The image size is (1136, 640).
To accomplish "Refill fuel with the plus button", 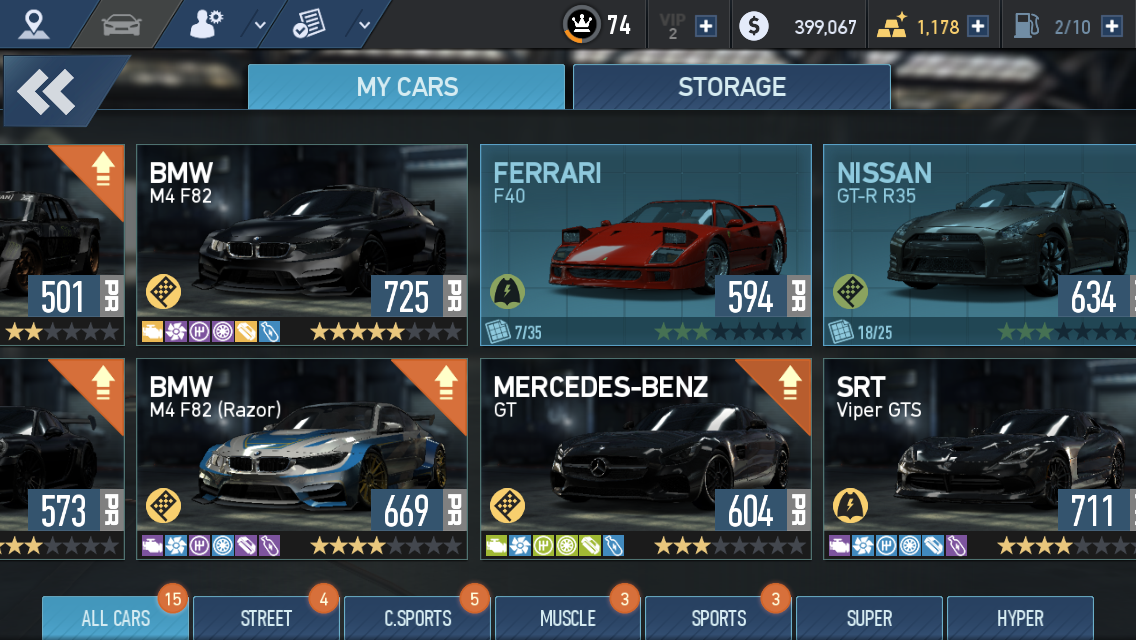I will pos(1111,26).
